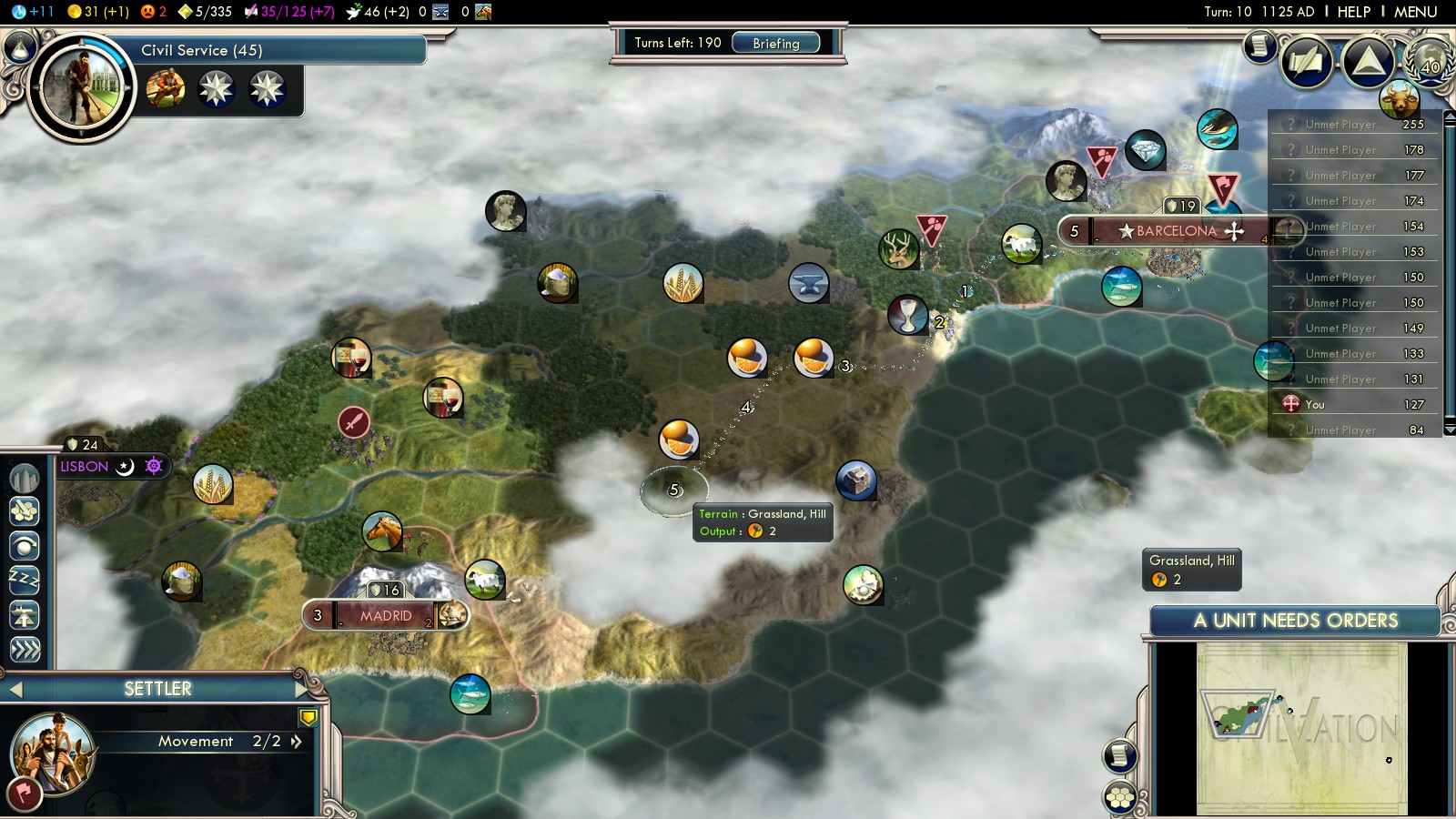Open the MENU at top right
The width and height of the screenshot is (1456, 819).
[x=1415, y=12]
